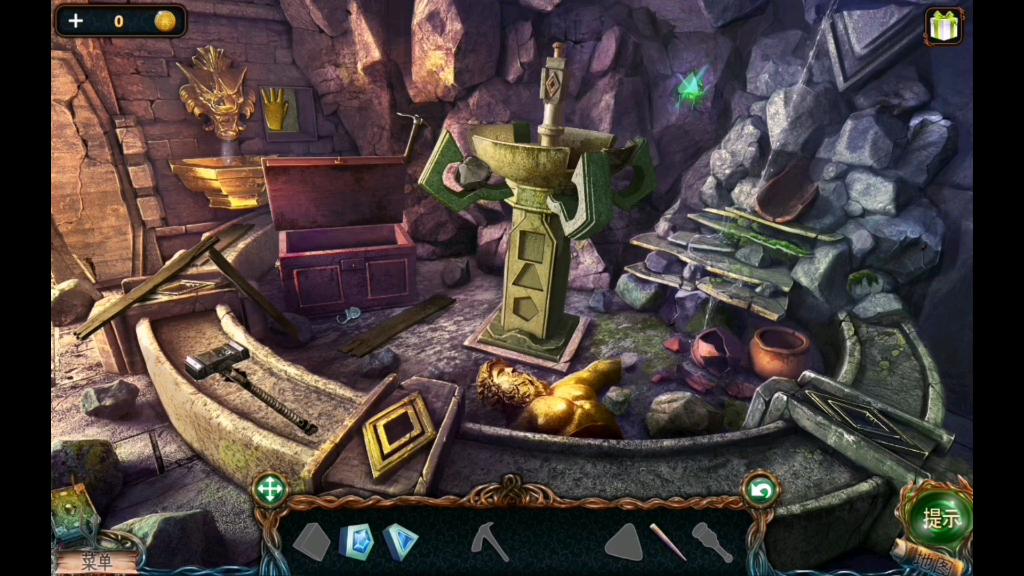1024x576 pixels.
Task: Select the pointed wooden stick inventory item
Action: [668, 541]
